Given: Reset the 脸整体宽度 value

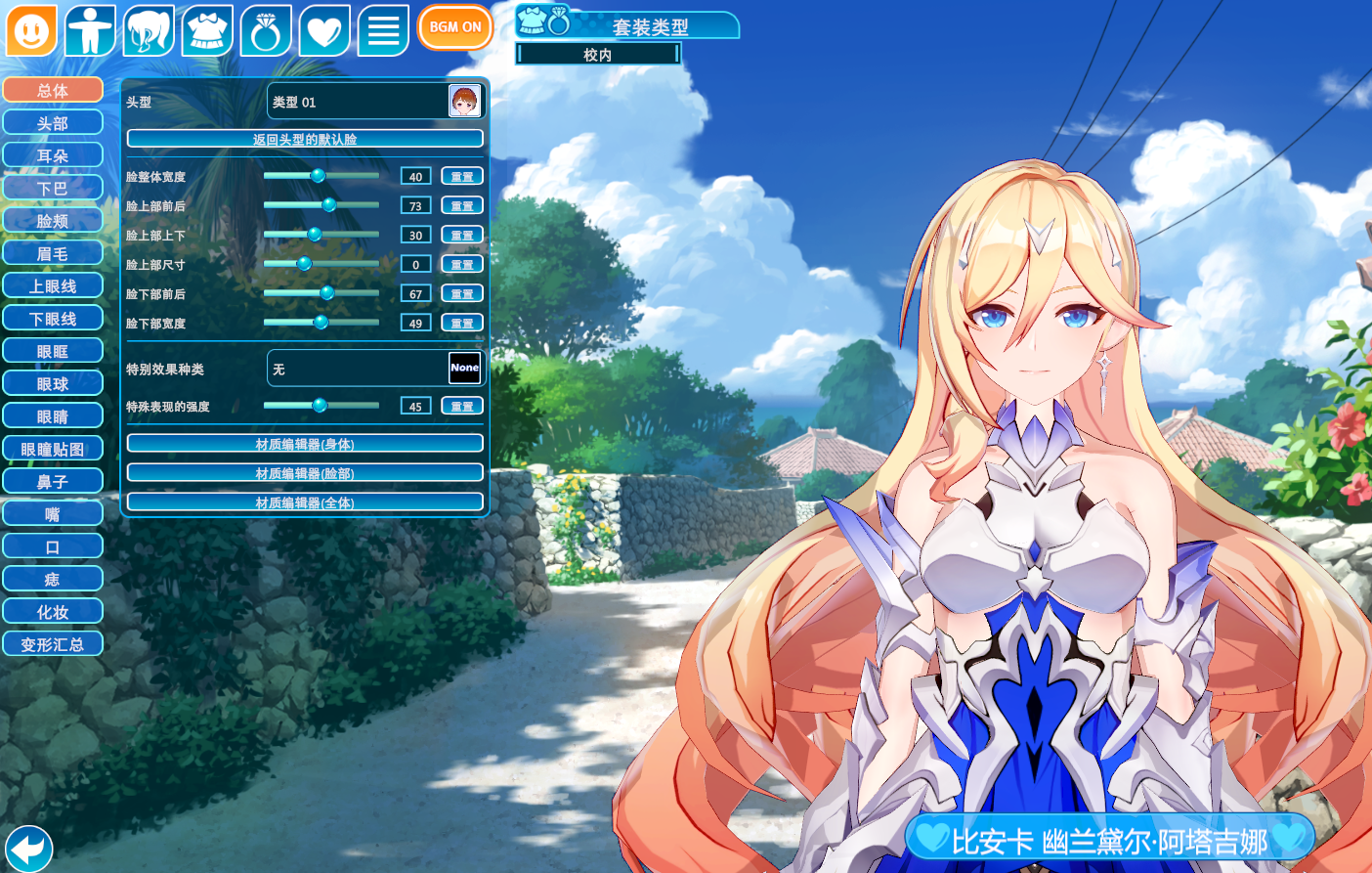Looking at the screenshot, I should coord(462,176).
